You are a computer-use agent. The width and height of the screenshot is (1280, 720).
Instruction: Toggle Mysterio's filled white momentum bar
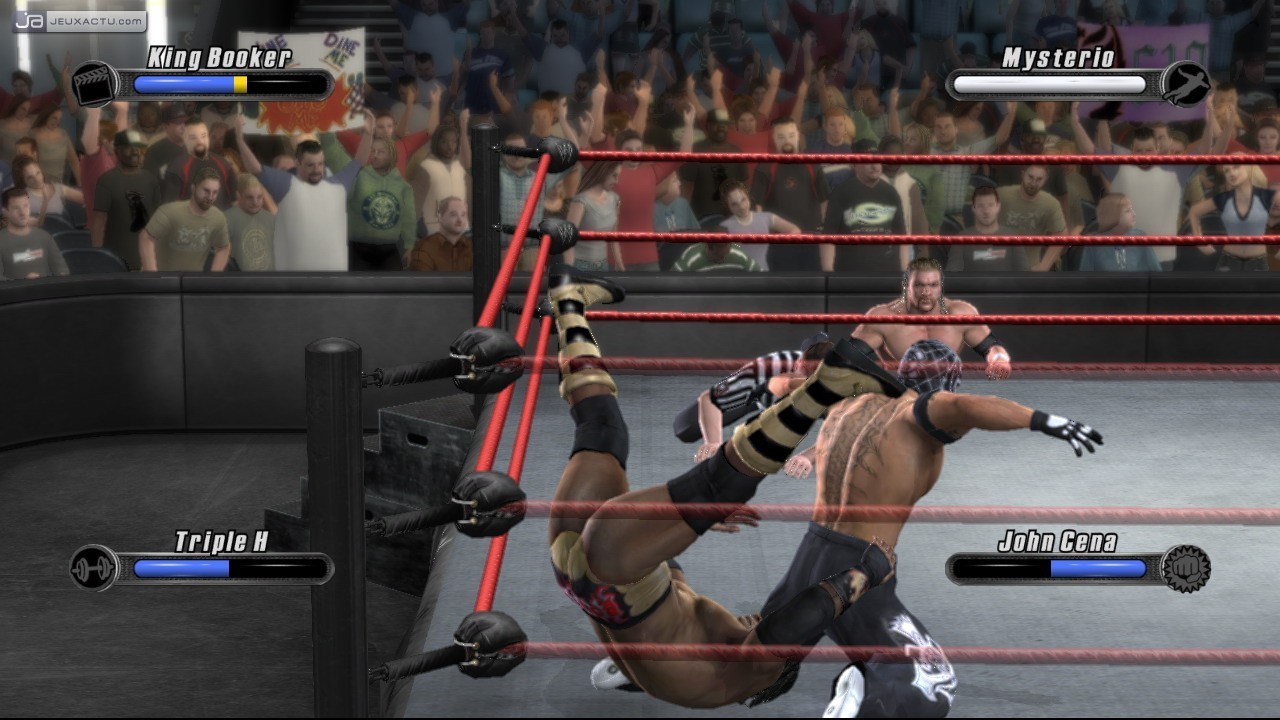coord(1048,85)
